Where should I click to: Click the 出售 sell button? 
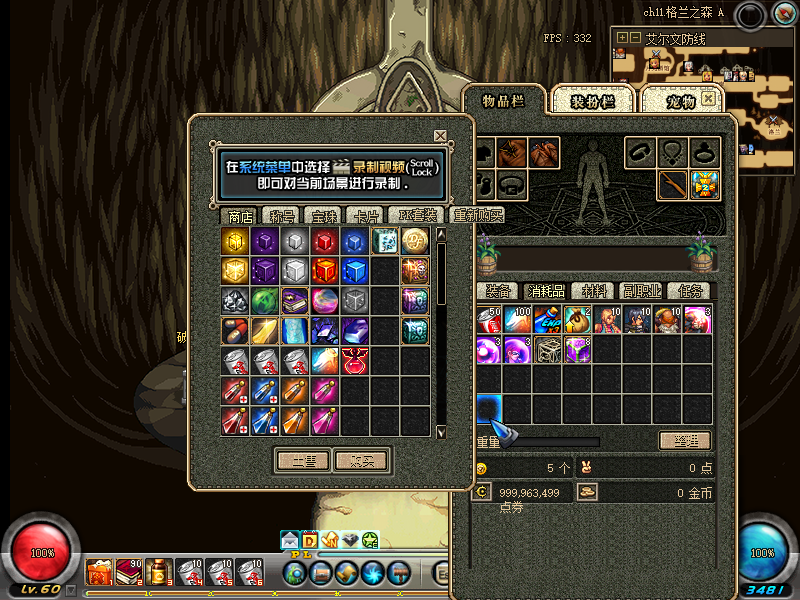[x=303, y=461]
